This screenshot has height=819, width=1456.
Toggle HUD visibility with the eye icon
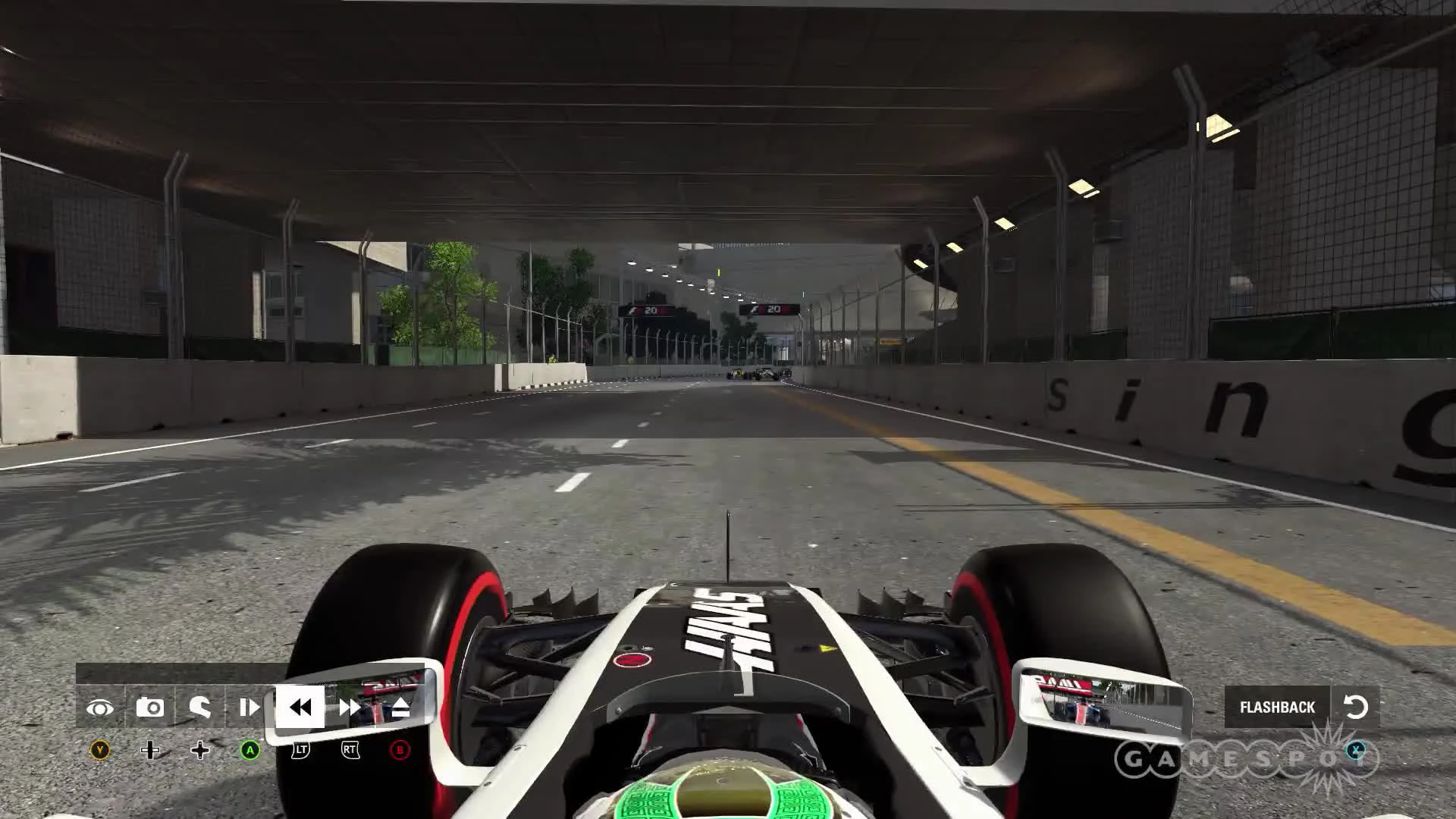pyautogui.click(x=102, y=707)
